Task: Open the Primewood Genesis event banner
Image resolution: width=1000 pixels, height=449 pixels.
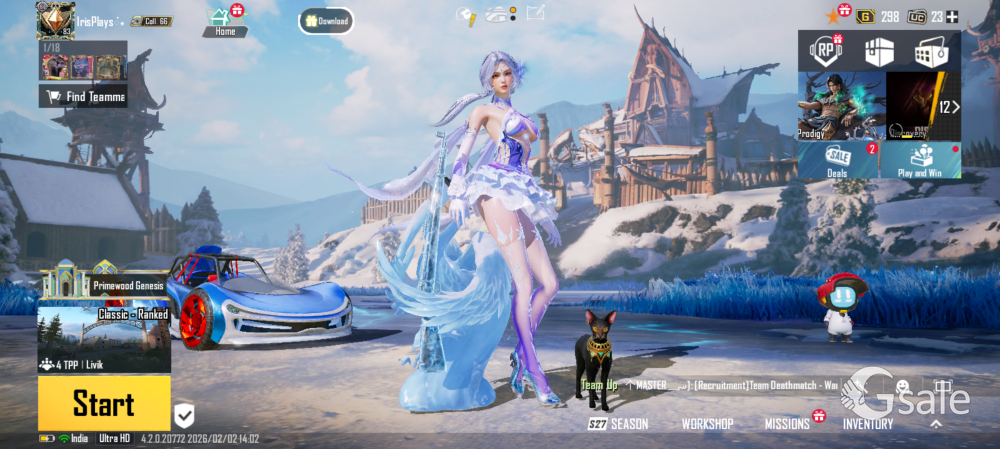Action: (104, 284)
